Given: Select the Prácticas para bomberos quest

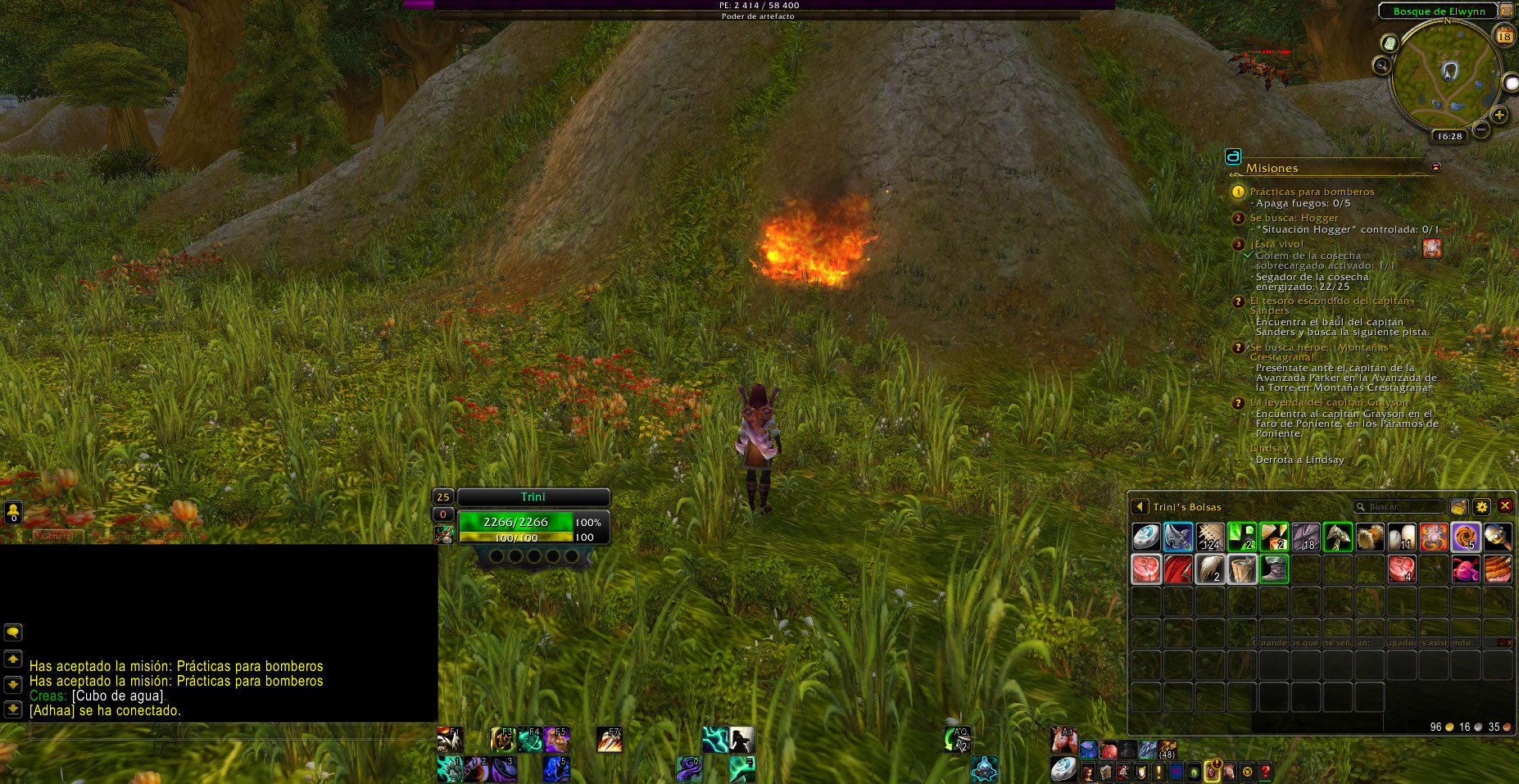Looking at the screenshot, I should click(x=1312, y=192).
